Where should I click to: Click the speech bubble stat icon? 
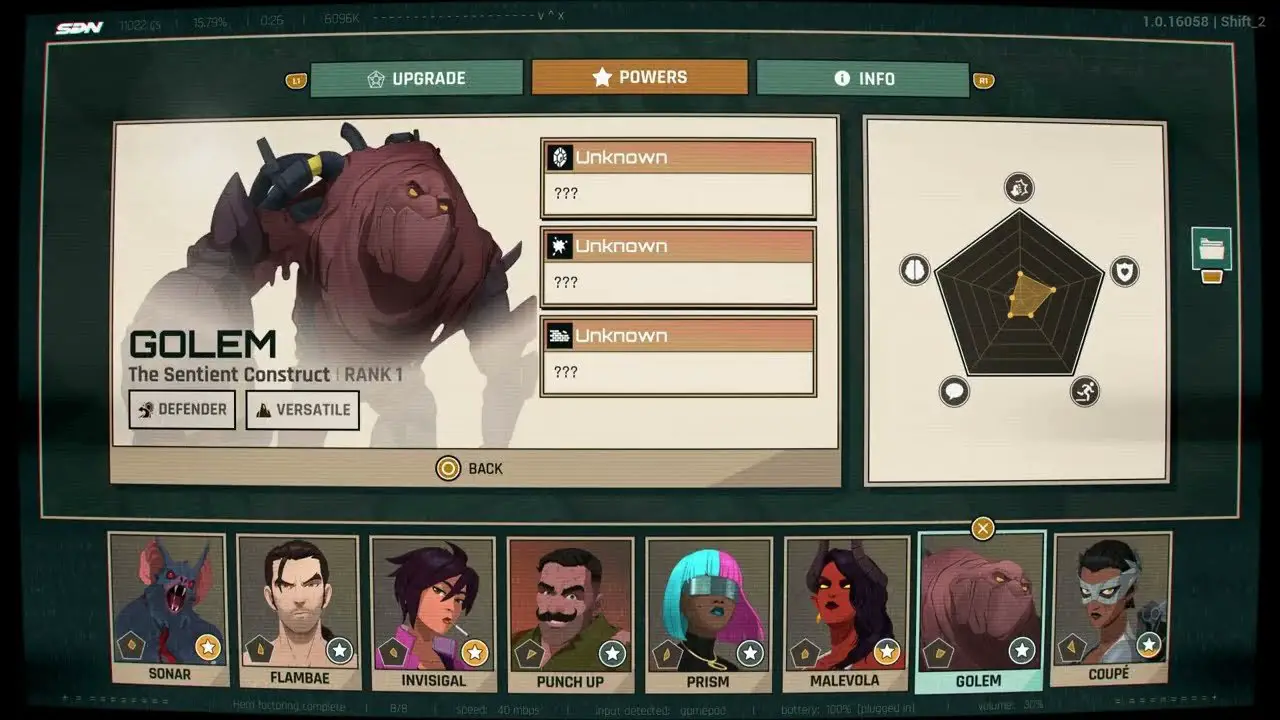[x=954, y=391]
